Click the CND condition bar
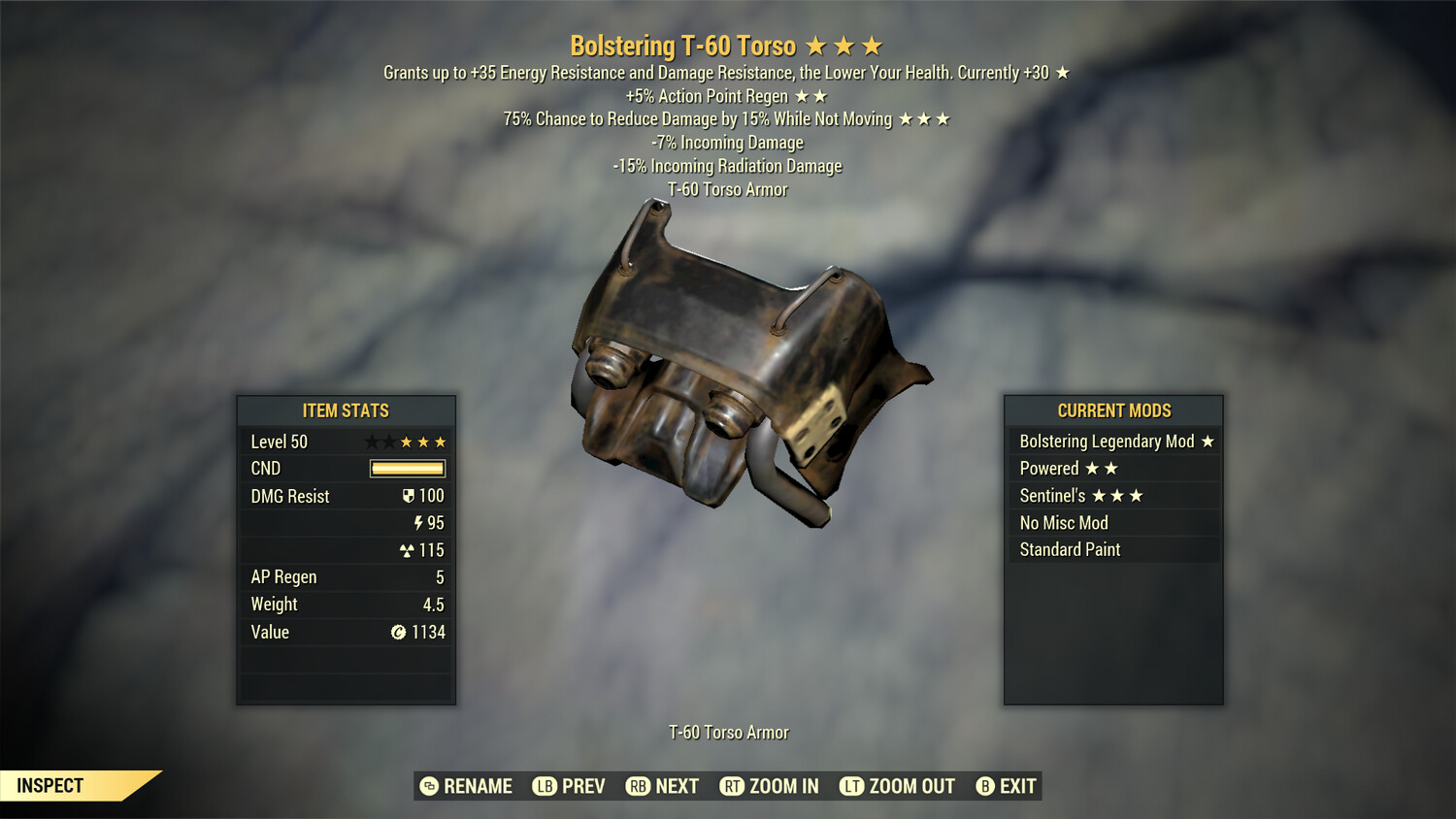 pos(406,469)
